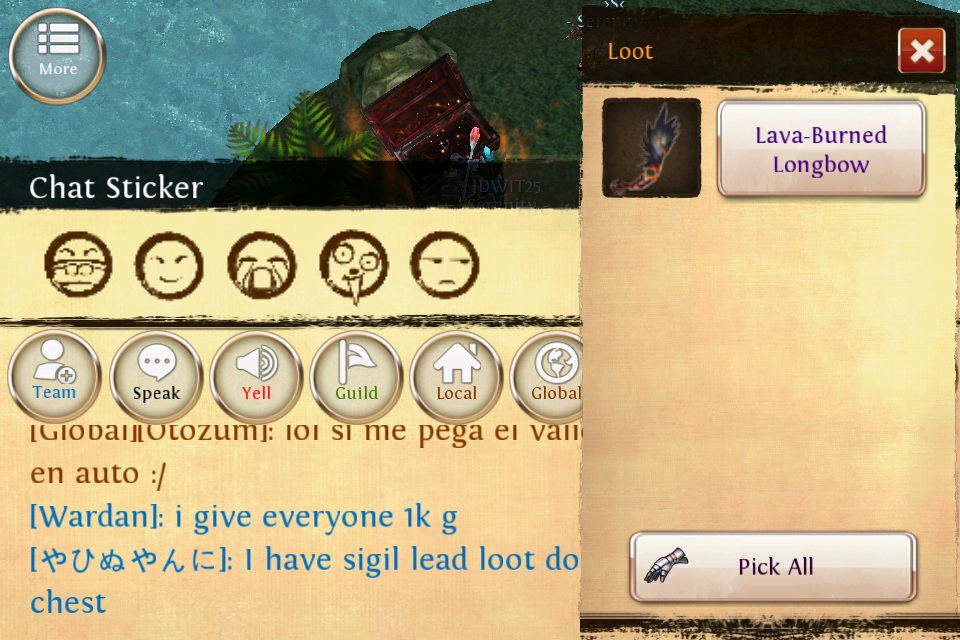This screenshot has width=960, height=640.
Task: Pick the monocle mustache sticker
Action: [x=353, y=266]
